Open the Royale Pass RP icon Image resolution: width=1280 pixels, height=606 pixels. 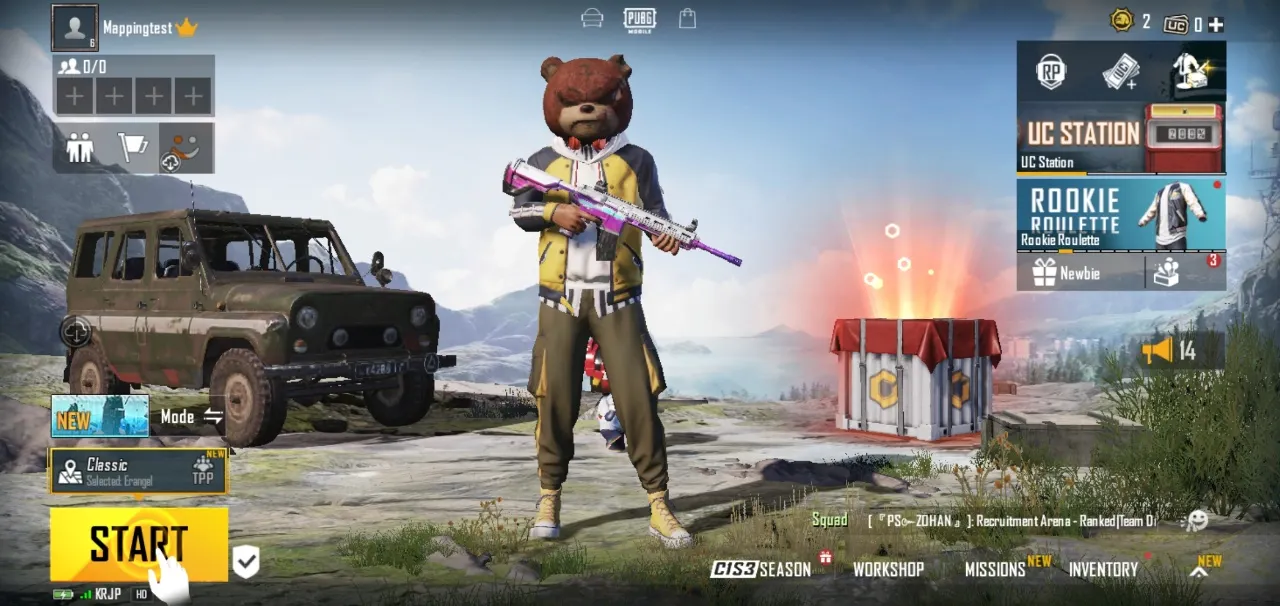coord(1051,71)
